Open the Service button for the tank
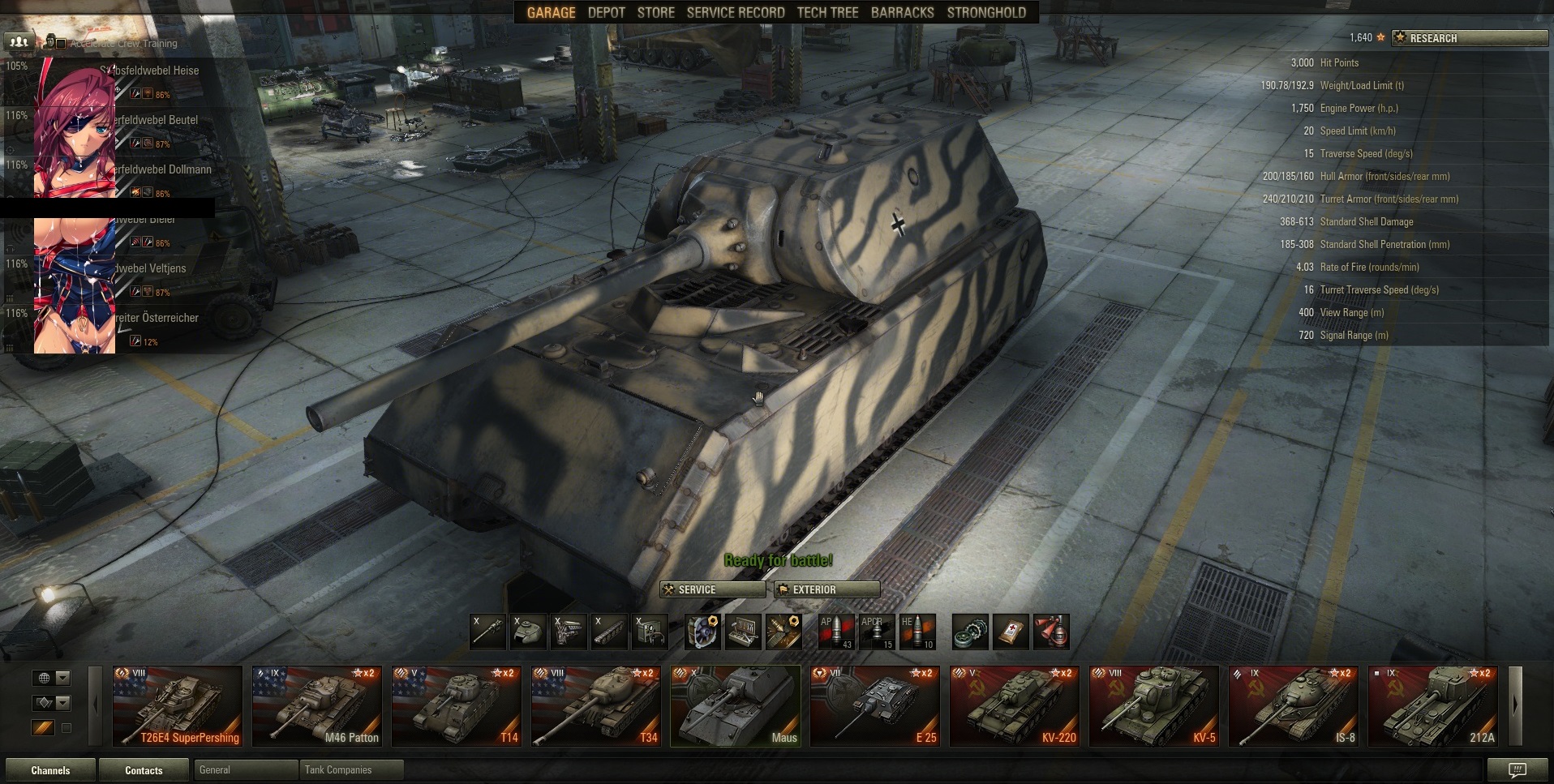The width and height of the screenshot is (1554, 784). [712, 589]
